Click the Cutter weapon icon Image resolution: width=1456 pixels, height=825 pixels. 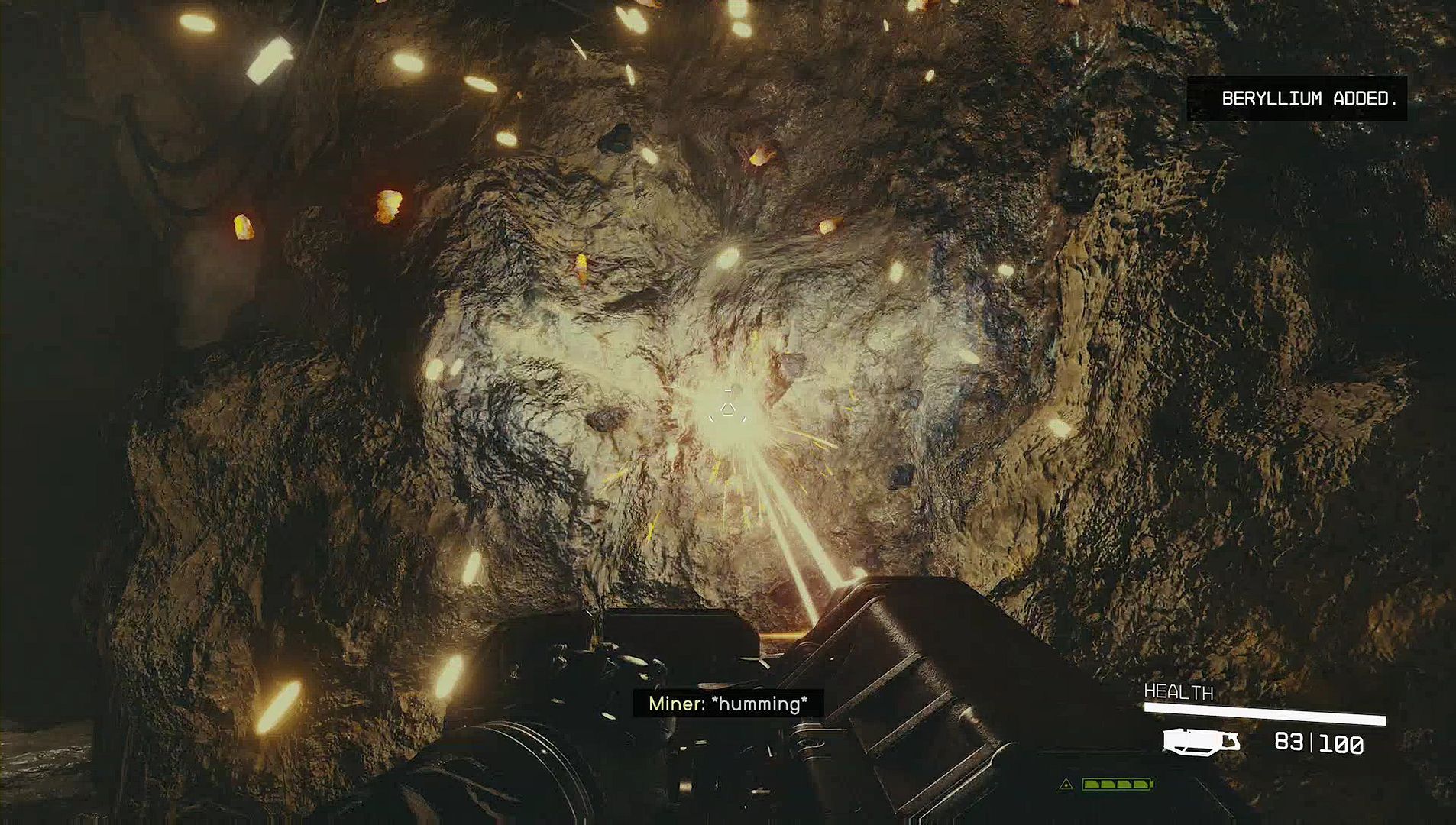pyautogui.click(x=1200, y=742)
